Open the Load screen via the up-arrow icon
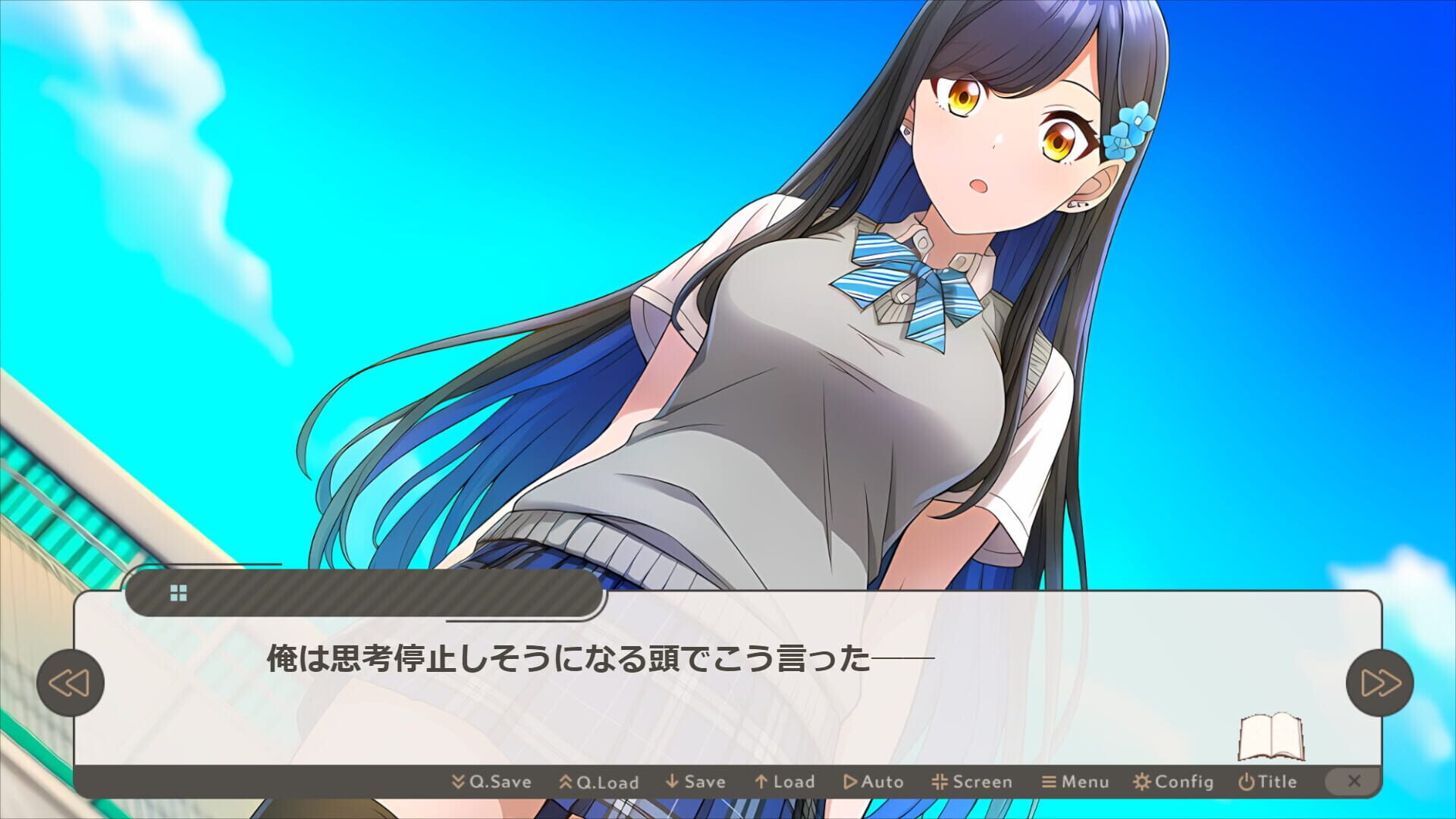Image resolution: width=1456 pixels, height=819 pixels. point(761,781)
